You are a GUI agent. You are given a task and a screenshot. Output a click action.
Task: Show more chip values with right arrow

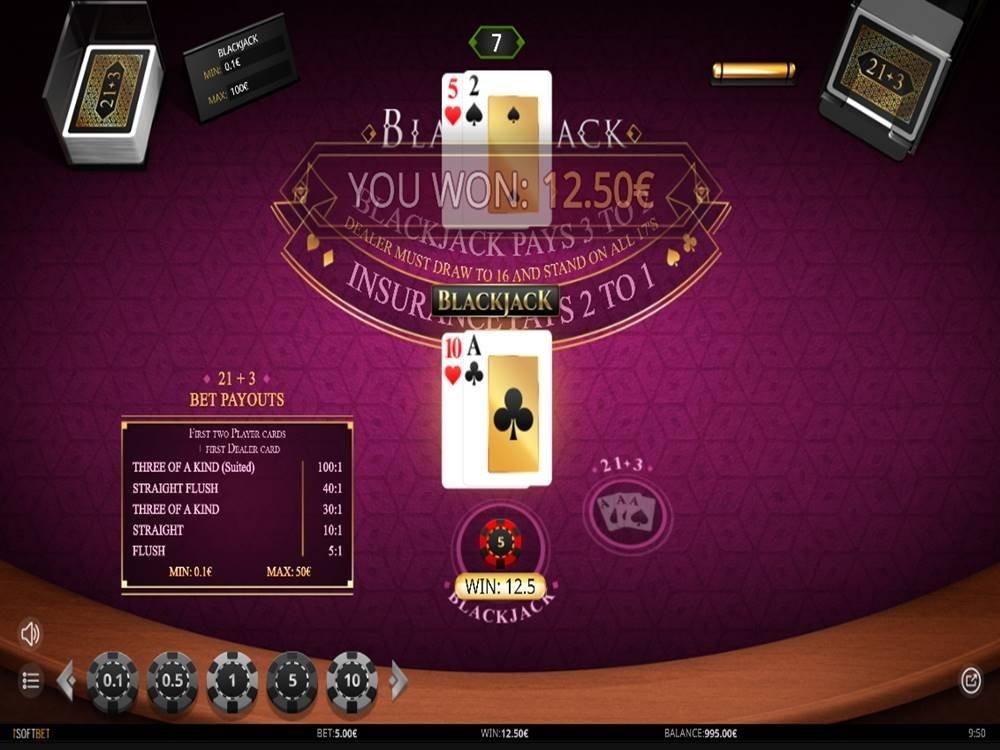coord(398,681)
